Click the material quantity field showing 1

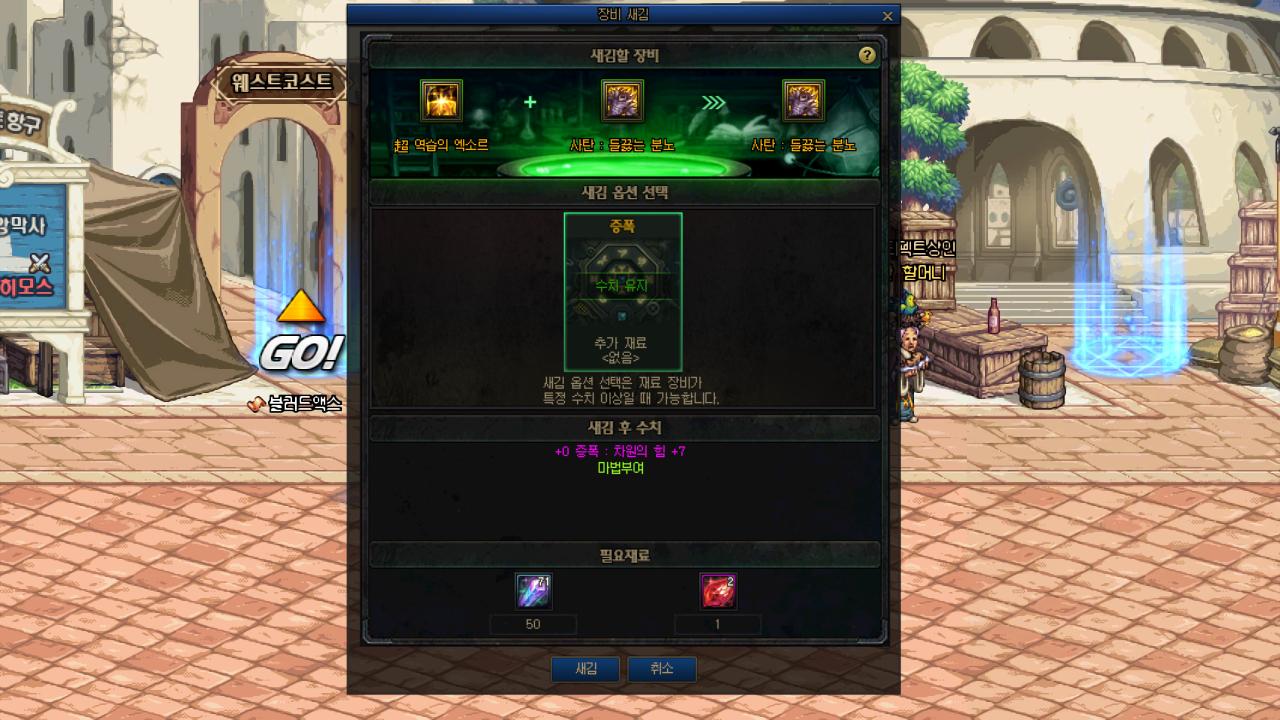tap(718, 624)
